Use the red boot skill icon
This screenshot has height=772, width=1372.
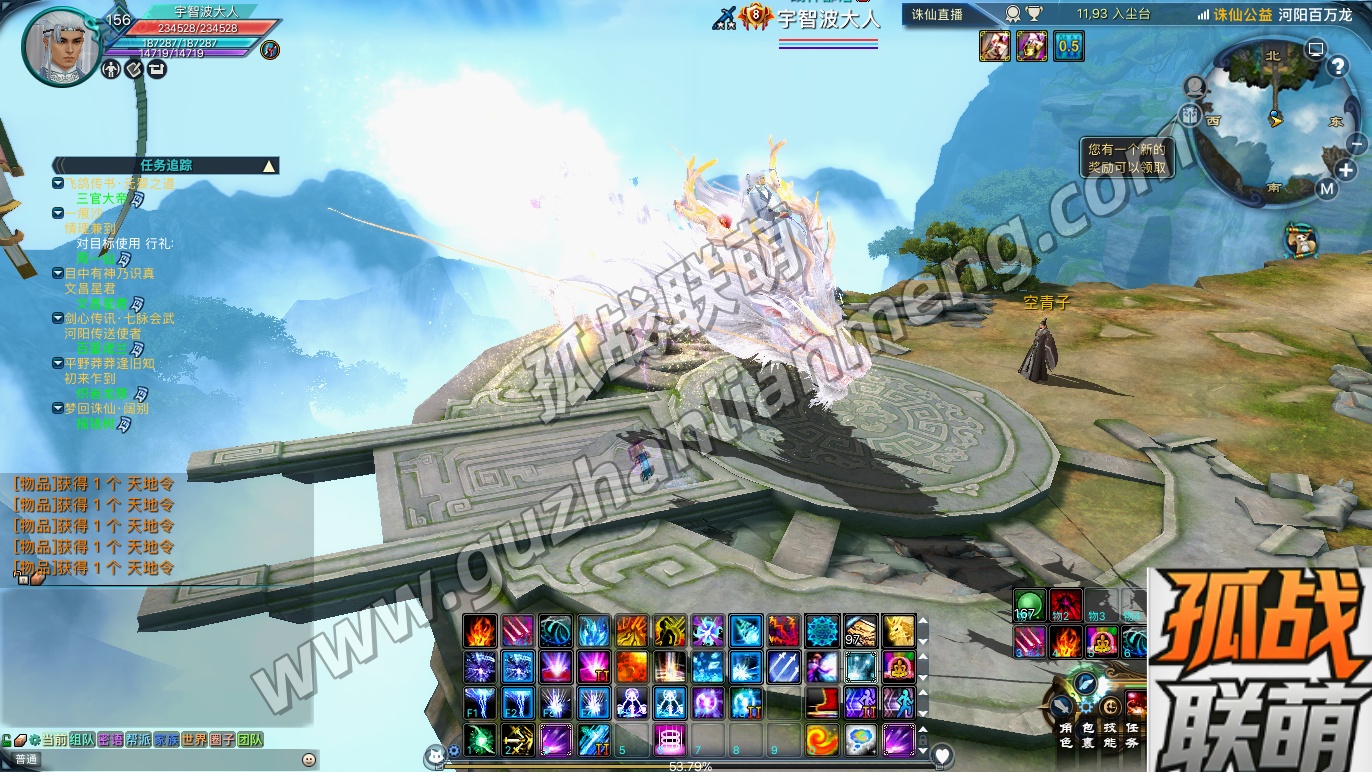pyautogui.click(x=821, y=703)
